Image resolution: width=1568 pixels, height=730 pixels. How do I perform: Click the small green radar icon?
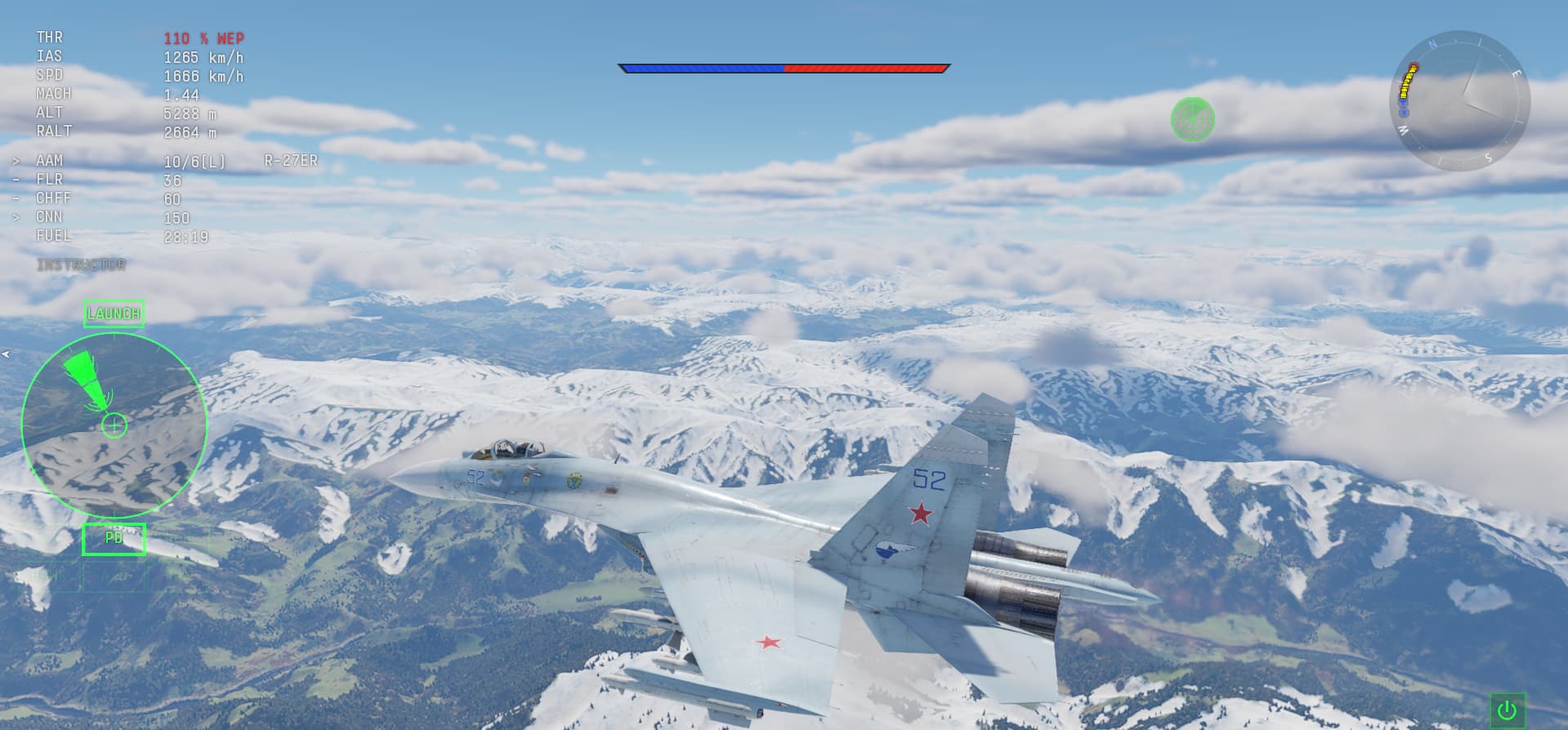point(1192,119)
